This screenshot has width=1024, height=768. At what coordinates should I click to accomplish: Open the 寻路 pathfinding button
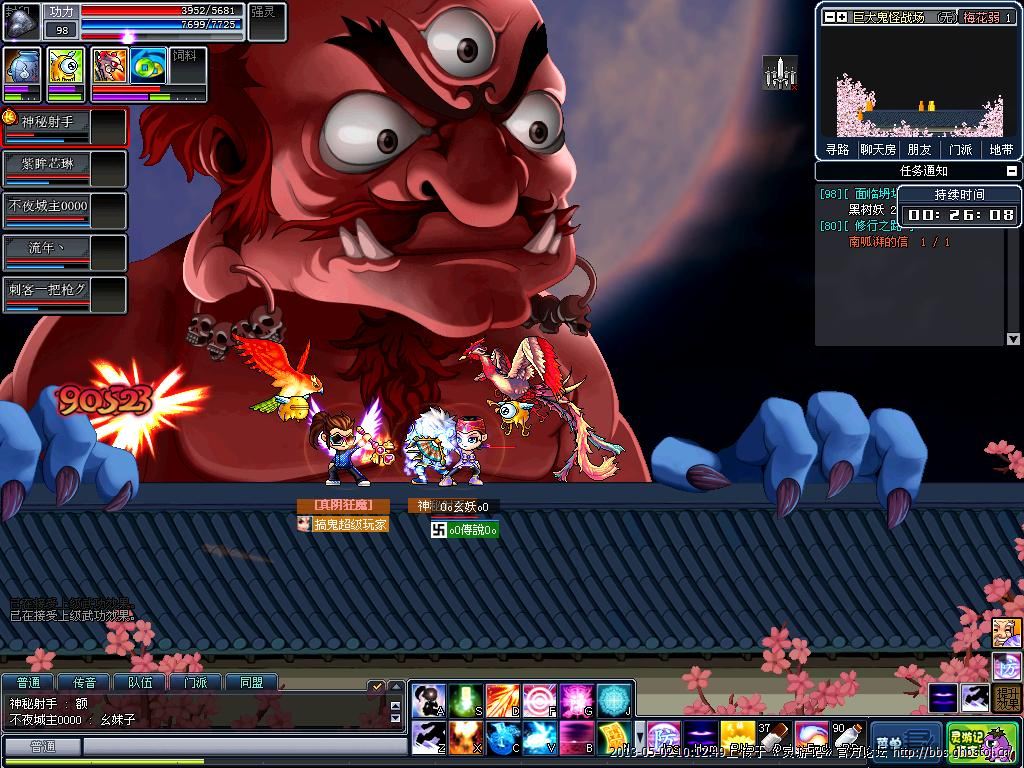point(837,150)
